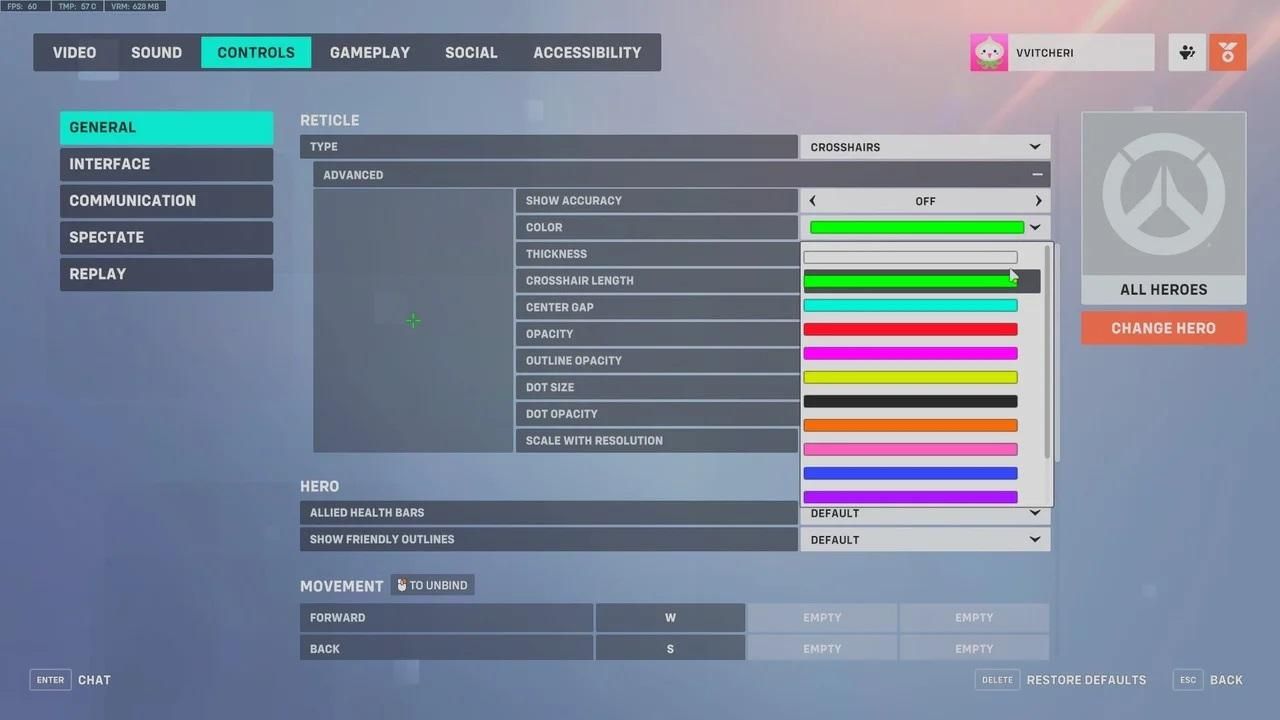This screenshot has height=720, width=1280.
Task: Choose the Interface controls section
Action: click(x=166, y=164)
